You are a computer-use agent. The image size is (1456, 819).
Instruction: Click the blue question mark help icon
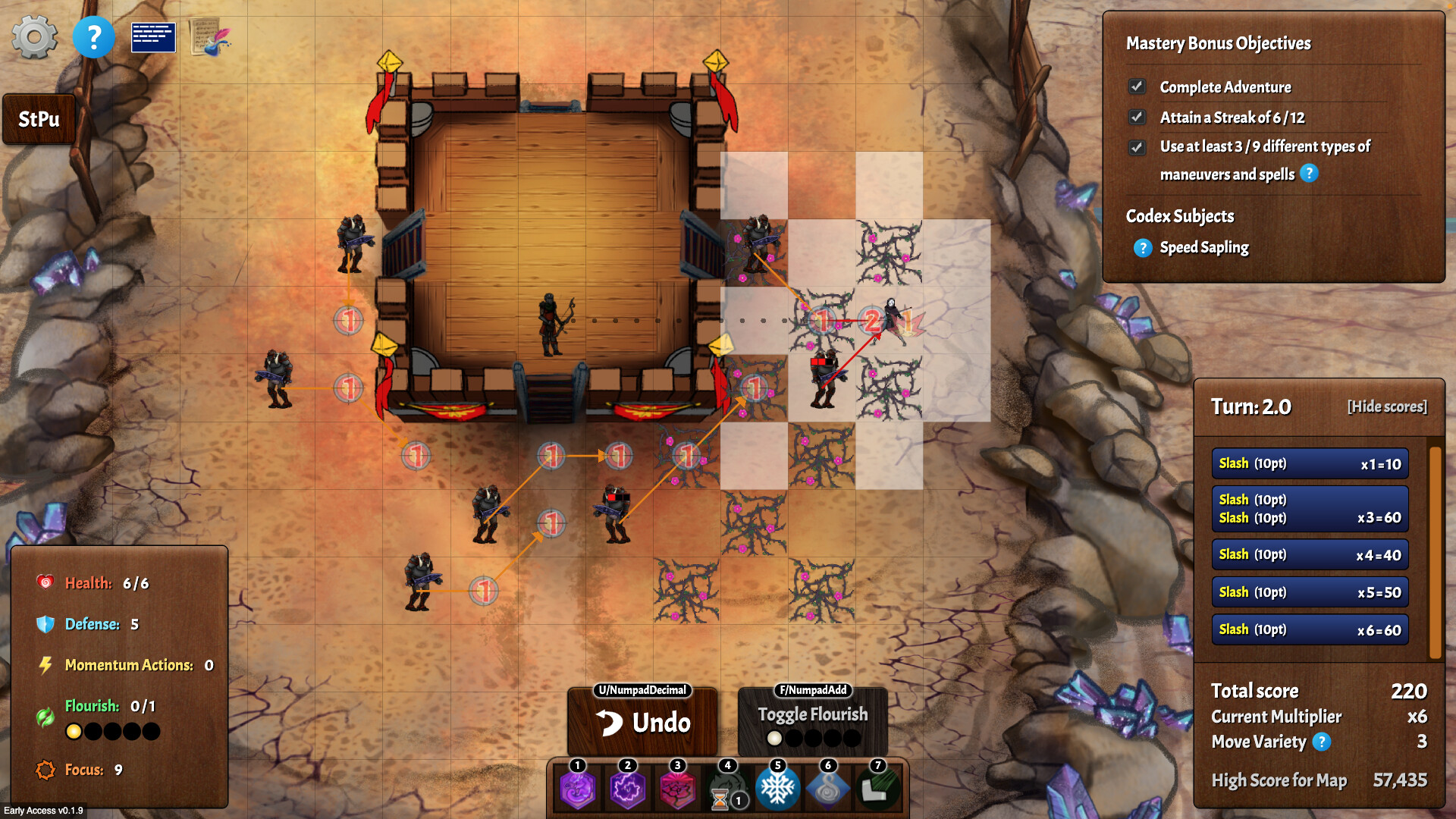tap(94, 36)
